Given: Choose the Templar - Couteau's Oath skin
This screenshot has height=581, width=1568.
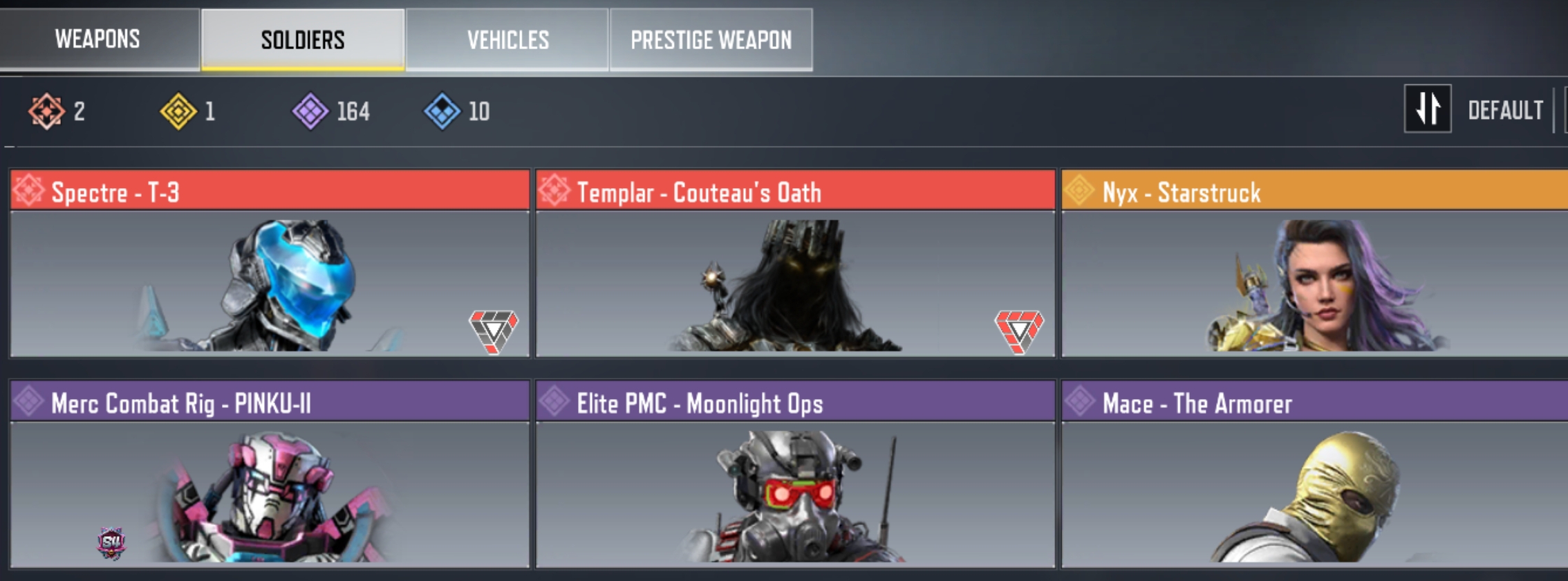Looking at the screenshot, I should 795,264.
